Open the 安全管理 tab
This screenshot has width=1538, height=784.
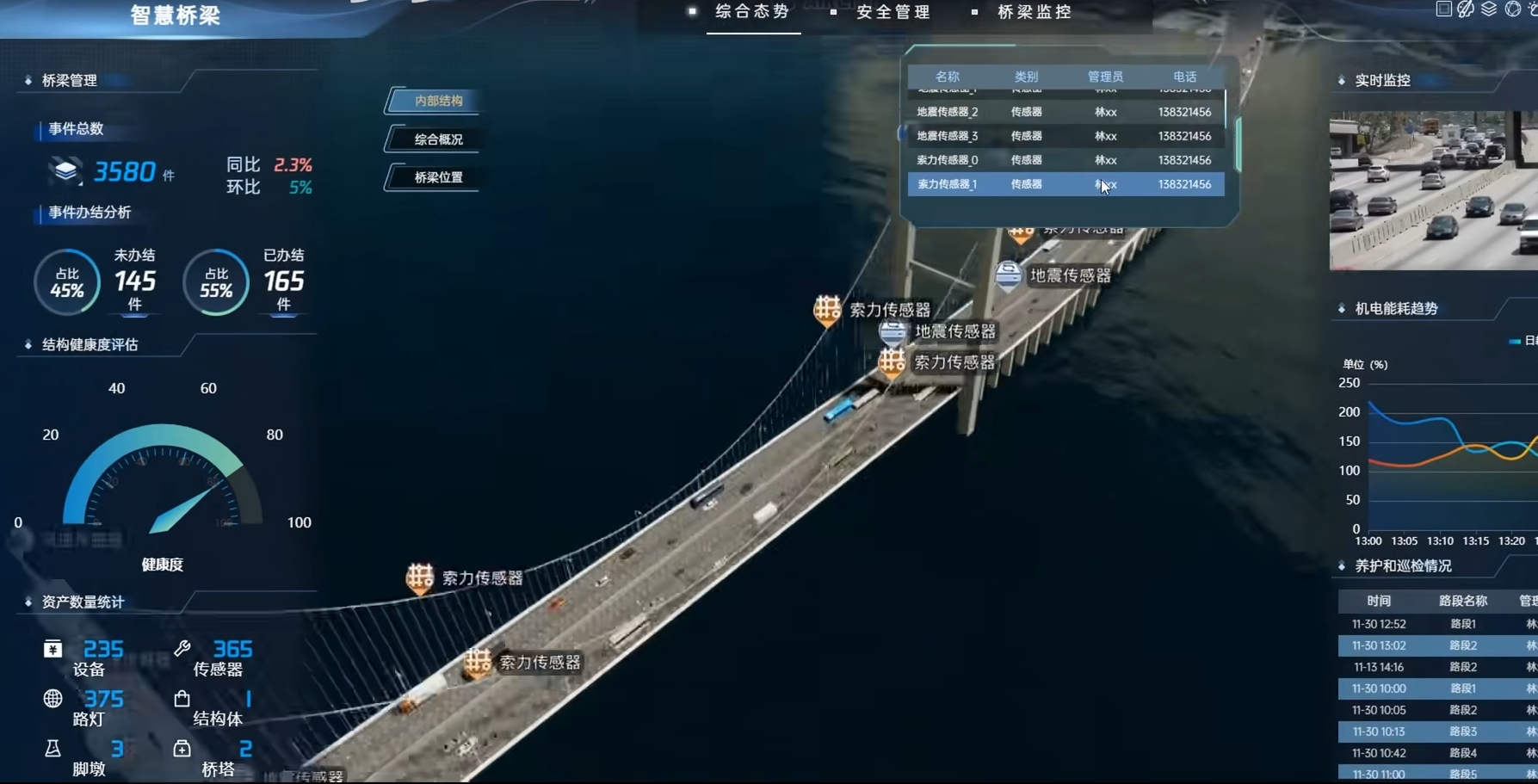(x=893, y=12)
